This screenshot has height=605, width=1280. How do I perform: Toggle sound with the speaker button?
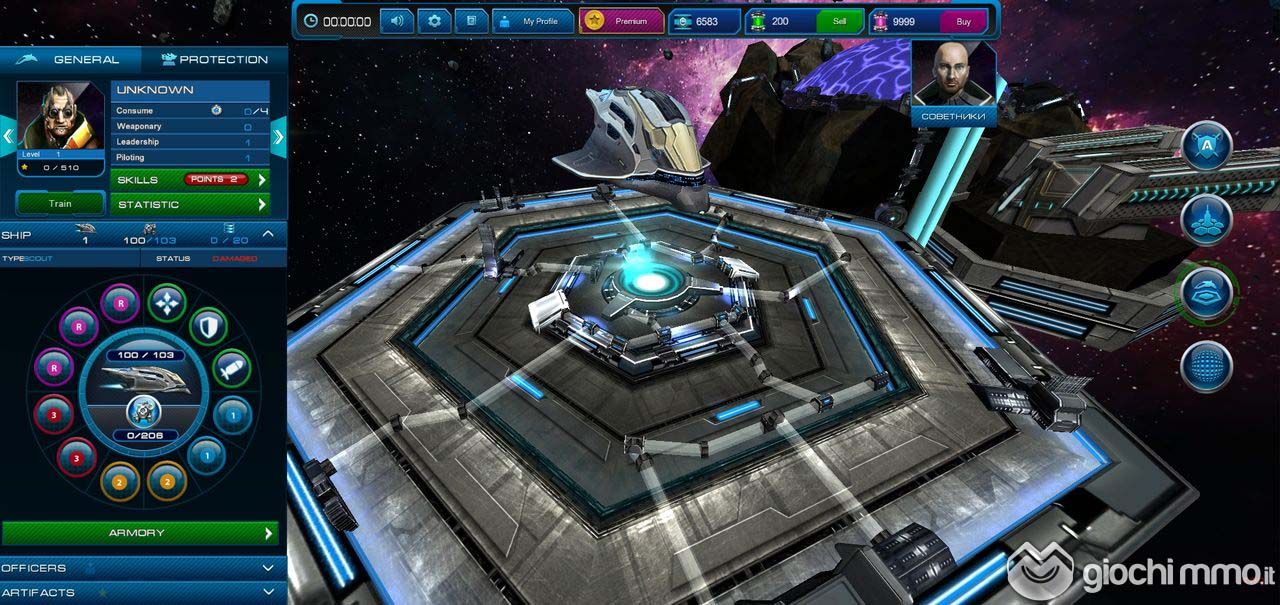click(397, 21)
